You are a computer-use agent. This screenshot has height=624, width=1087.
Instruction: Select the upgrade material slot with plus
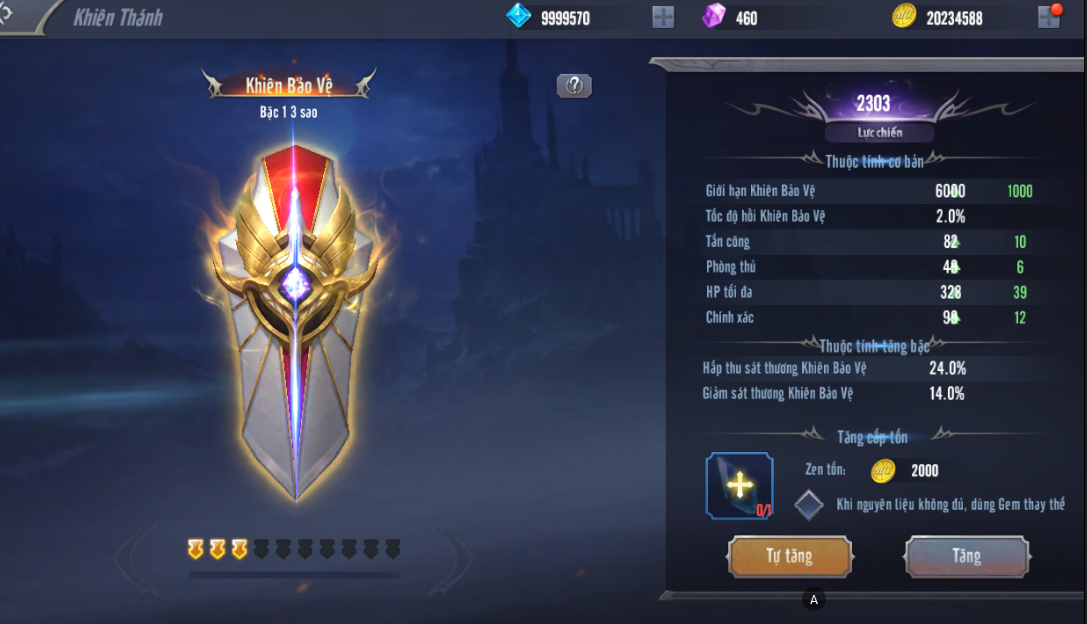pos(739,486)
